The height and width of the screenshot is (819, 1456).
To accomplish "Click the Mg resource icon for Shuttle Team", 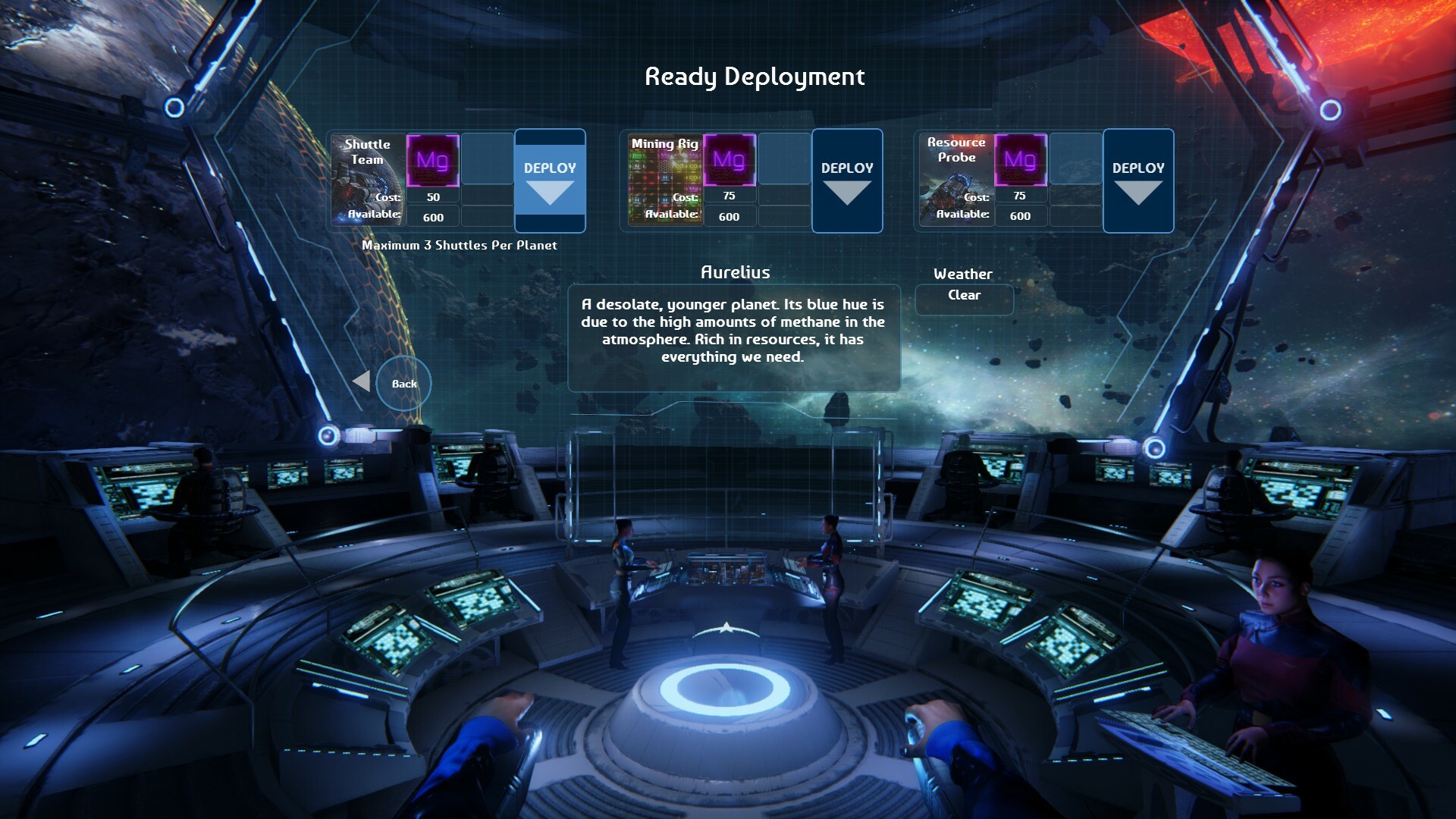I will click(x=432, y=162).
